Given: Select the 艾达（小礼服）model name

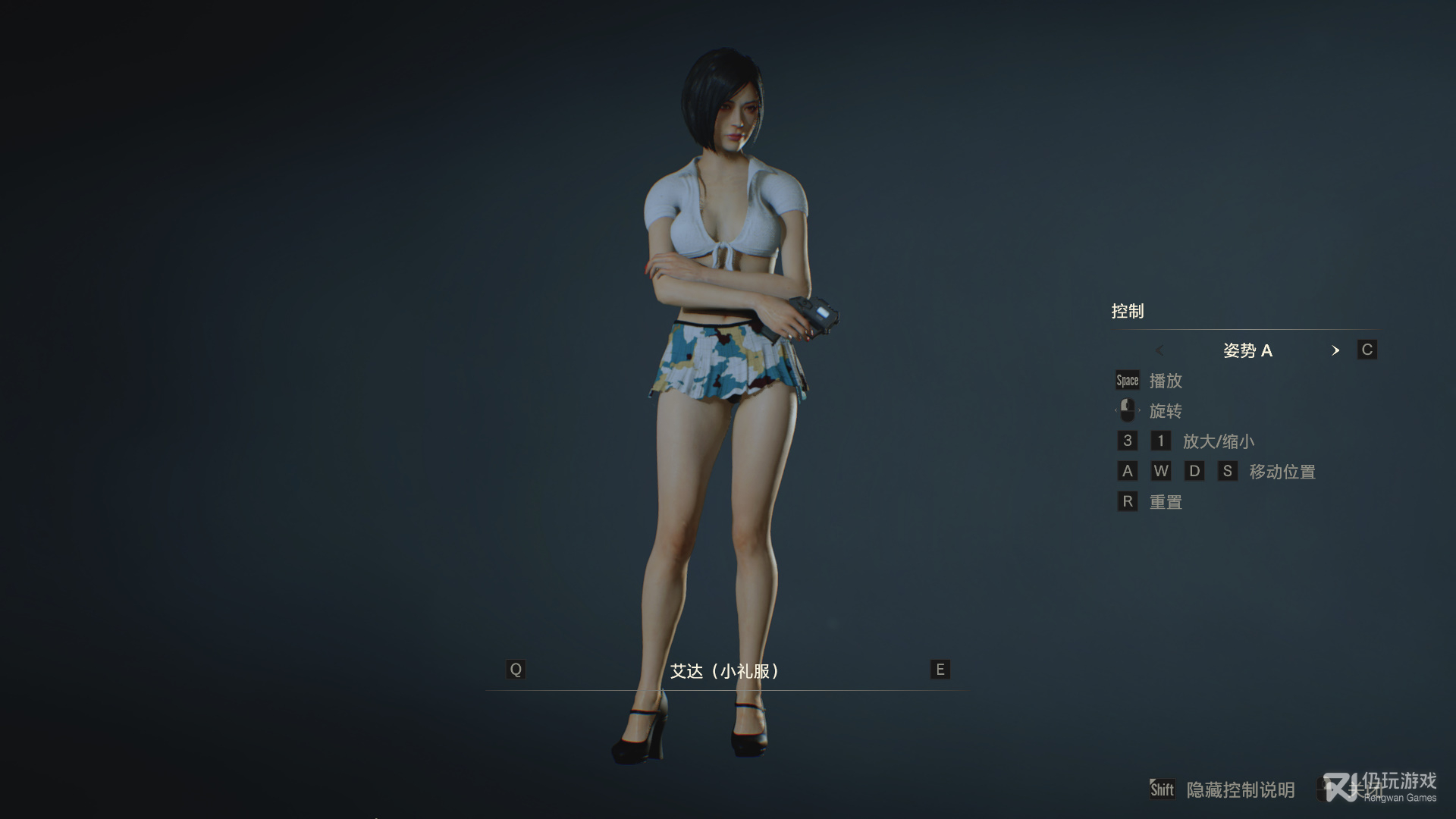Looking at the screenshot, I should [725, 671].
